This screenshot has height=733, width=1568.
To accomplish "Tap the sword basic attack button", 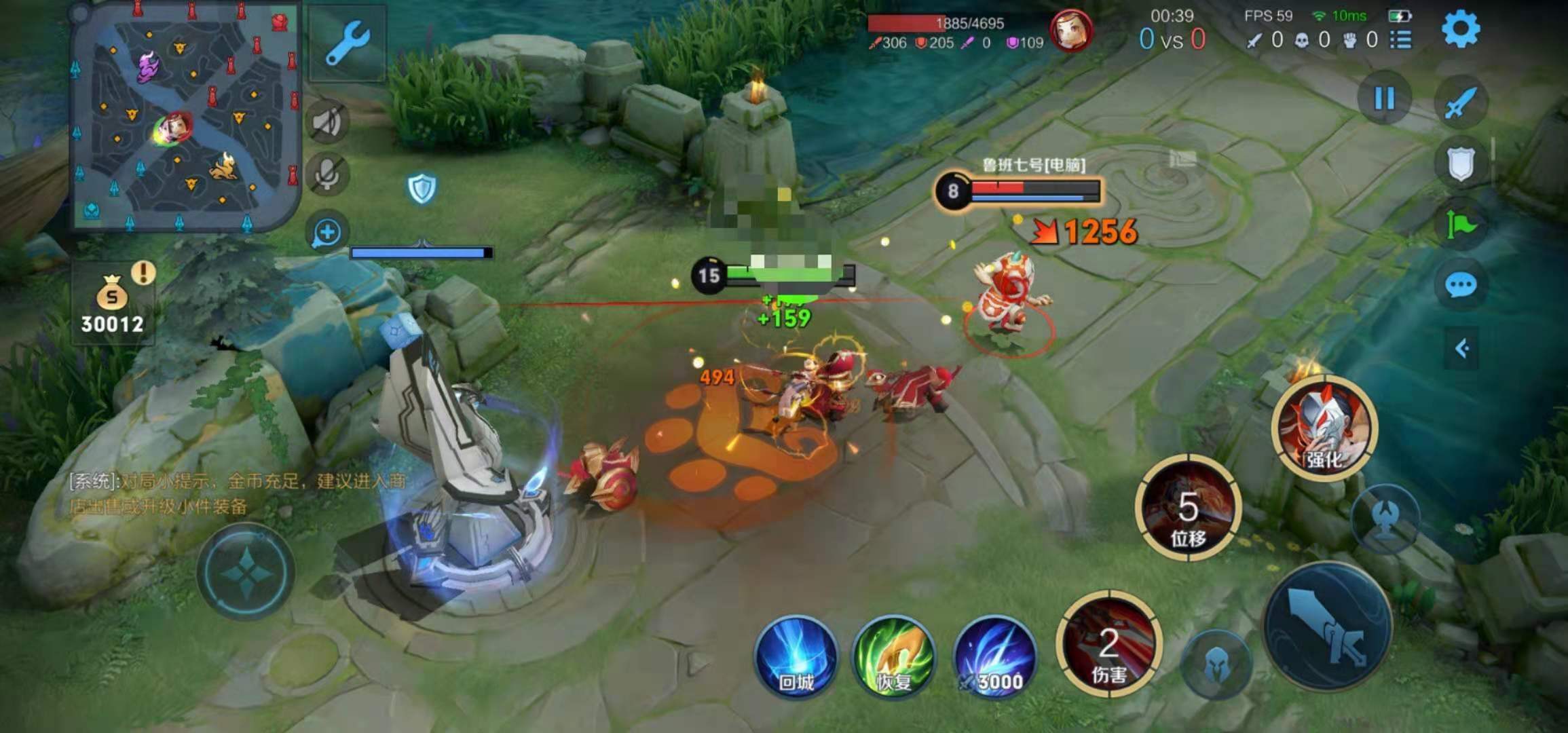I will click(x=1327, y=626).
